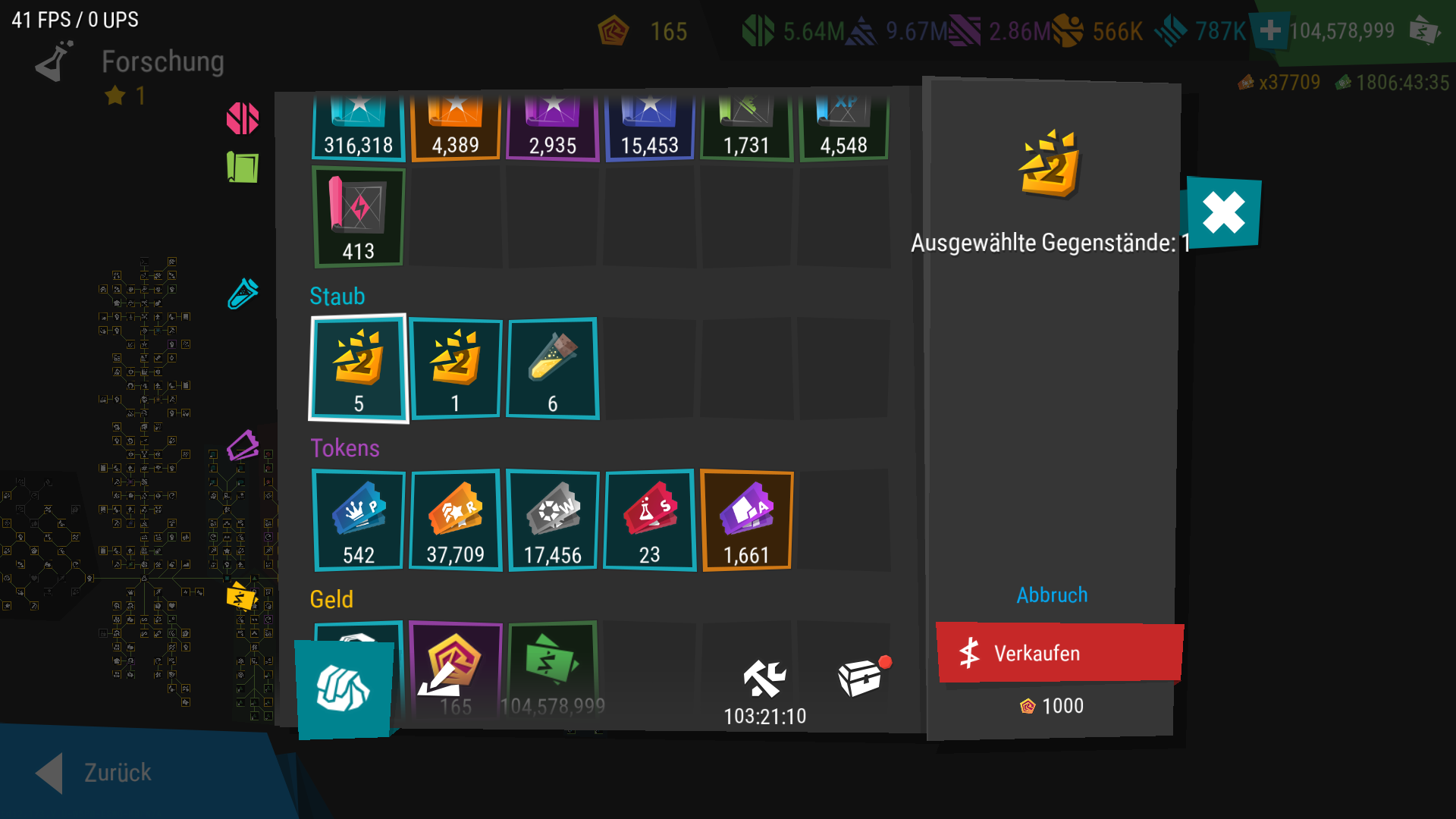Jump to the Tokens ticket category
The height and width of the screenshot is (819, 1456).
pos(243,446)
